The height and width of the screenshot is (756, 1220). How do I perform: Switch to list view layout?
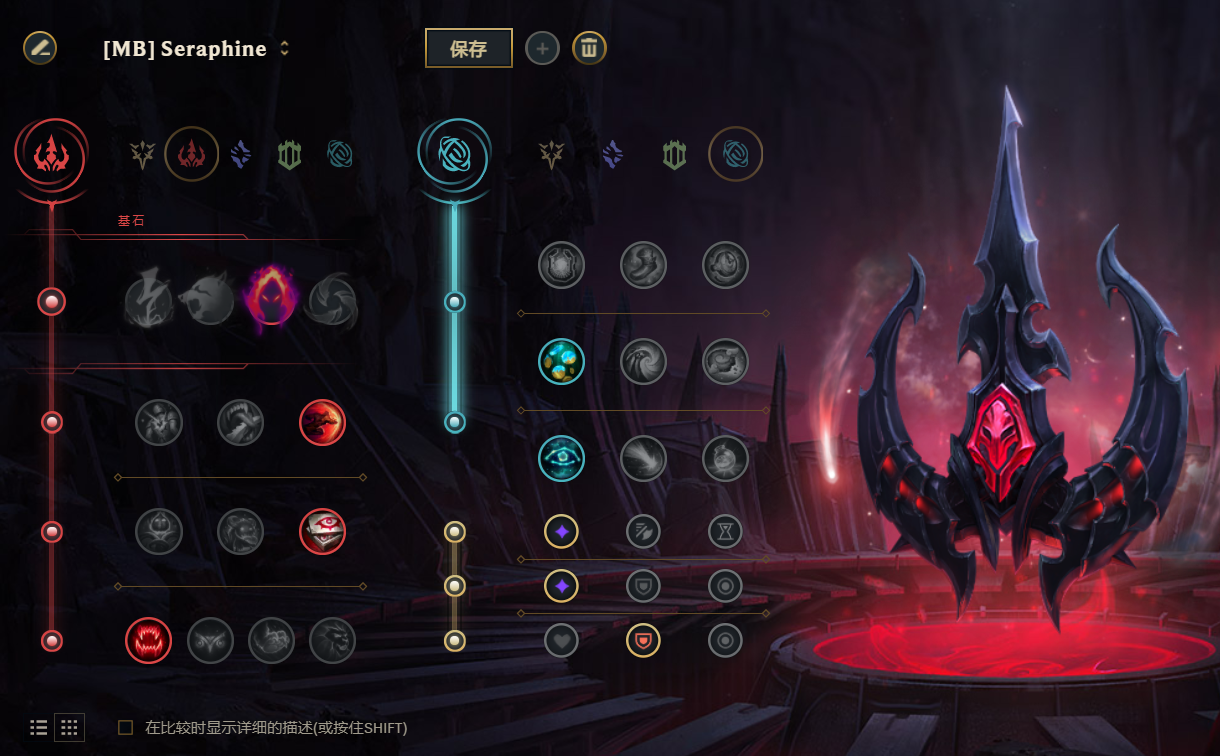(x=39, y=728)
